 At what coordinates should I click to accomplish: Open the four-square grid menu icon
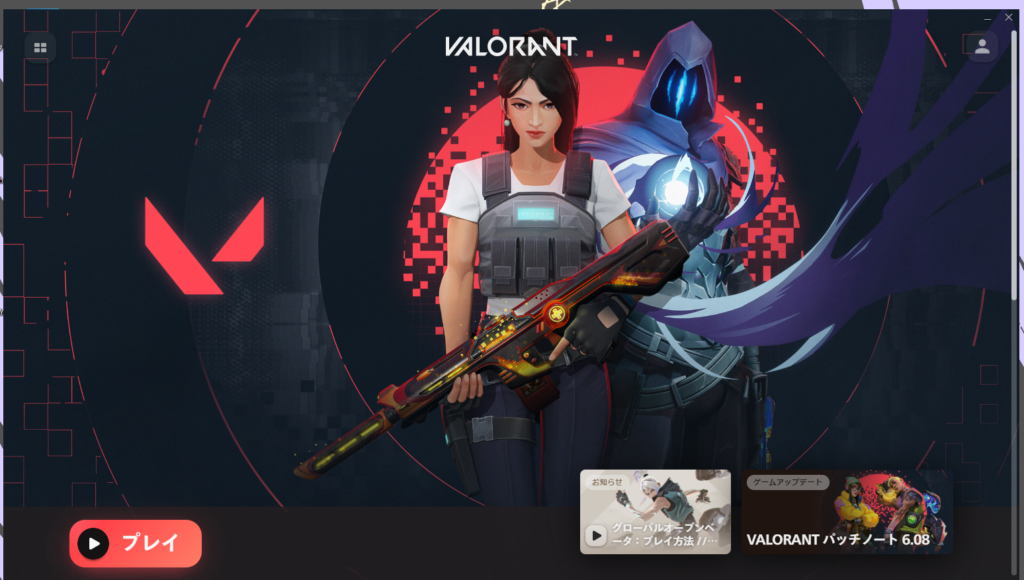tap(40, 47)
